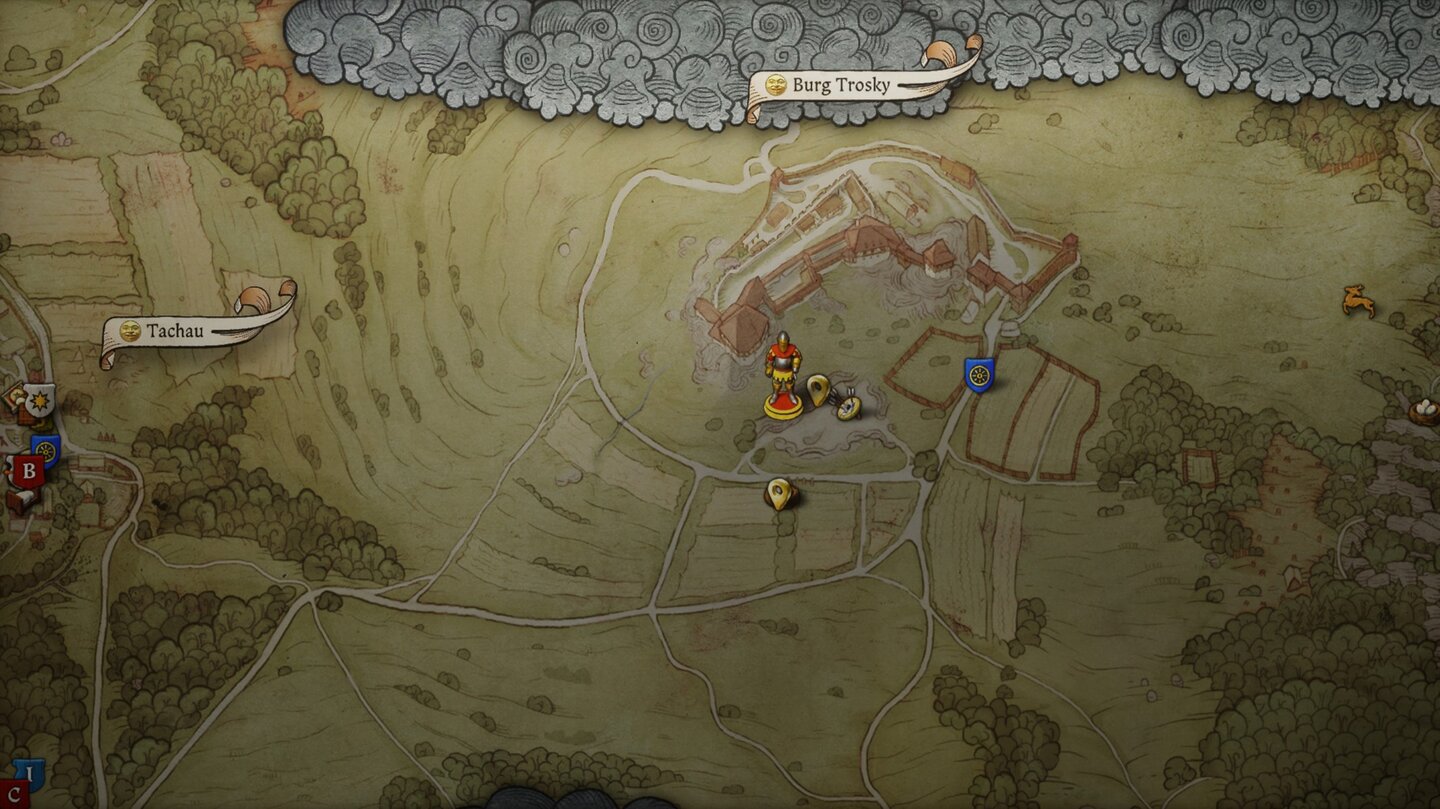Select the pin marker in the field below the castle
This screenshot has width=1440, height=809.
779,493
